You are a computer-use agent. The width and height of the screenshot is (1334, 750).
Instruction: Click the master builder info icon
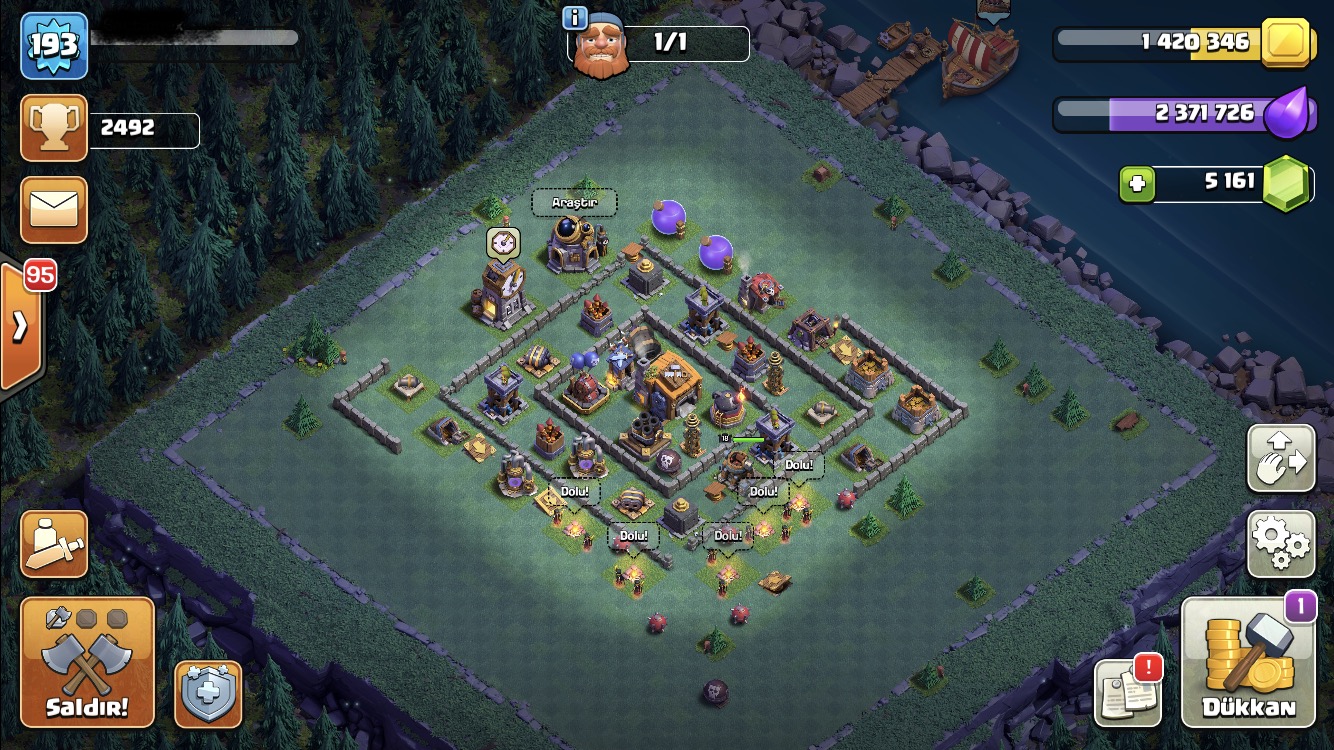pos(574,17)
